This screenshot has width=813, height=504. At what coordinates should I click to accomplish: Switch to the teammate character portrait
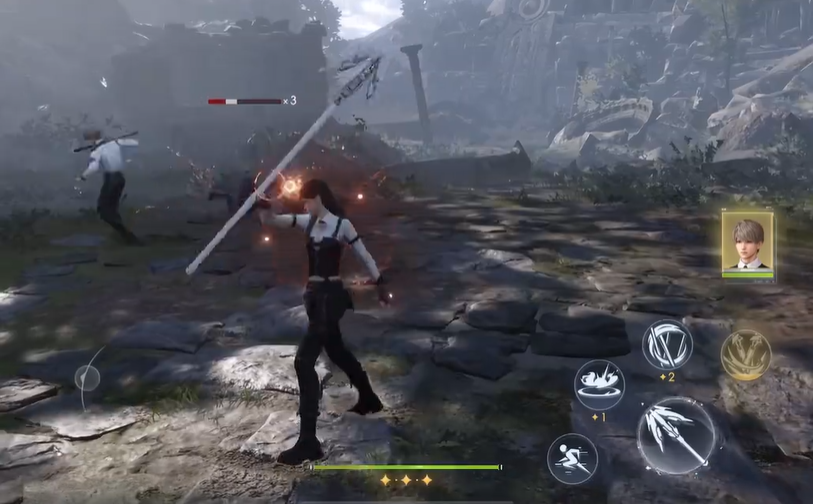747,242
